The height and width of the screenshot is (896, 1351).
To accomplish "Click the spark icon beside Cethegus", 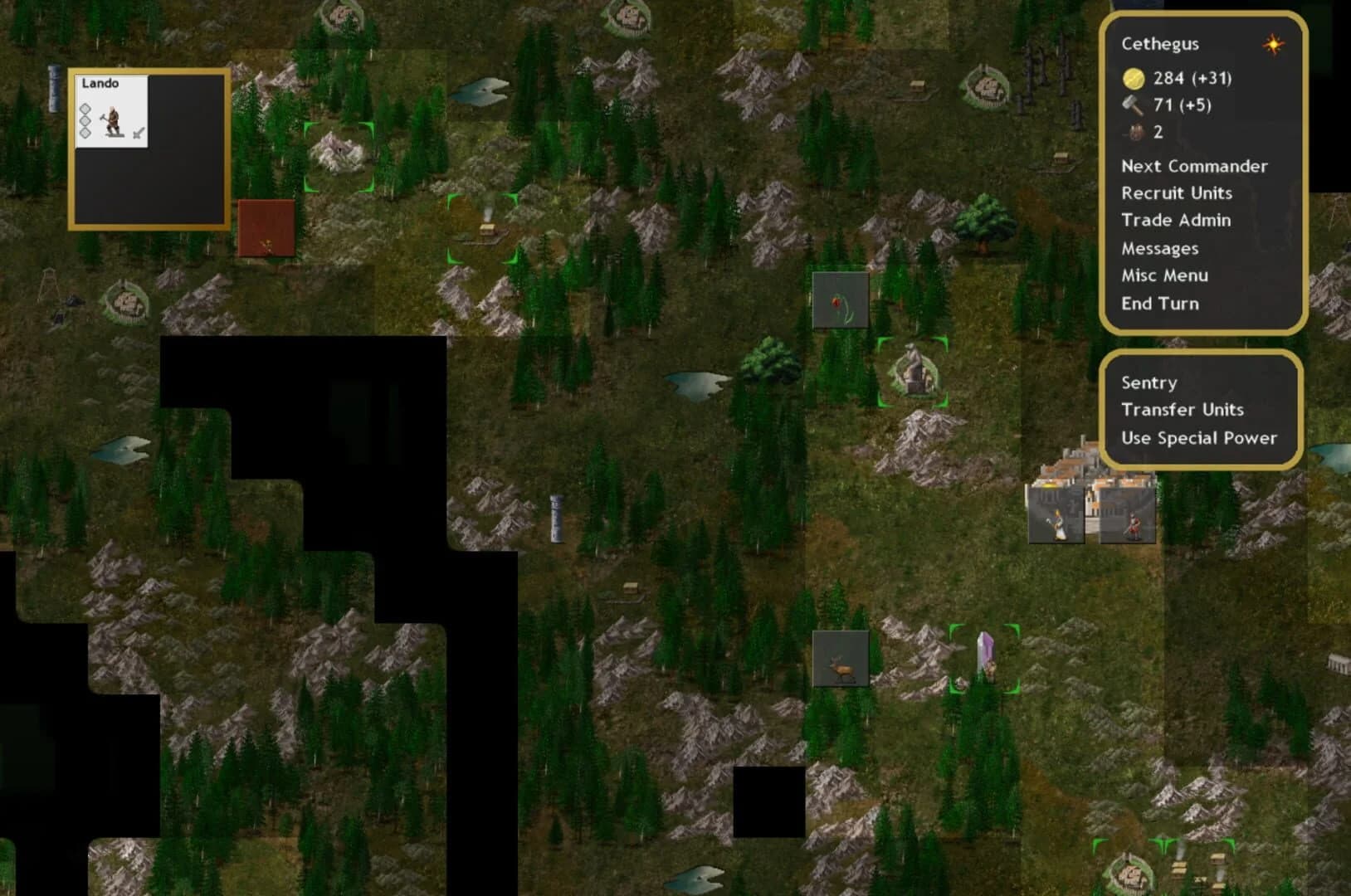I will pos(1271,45).
